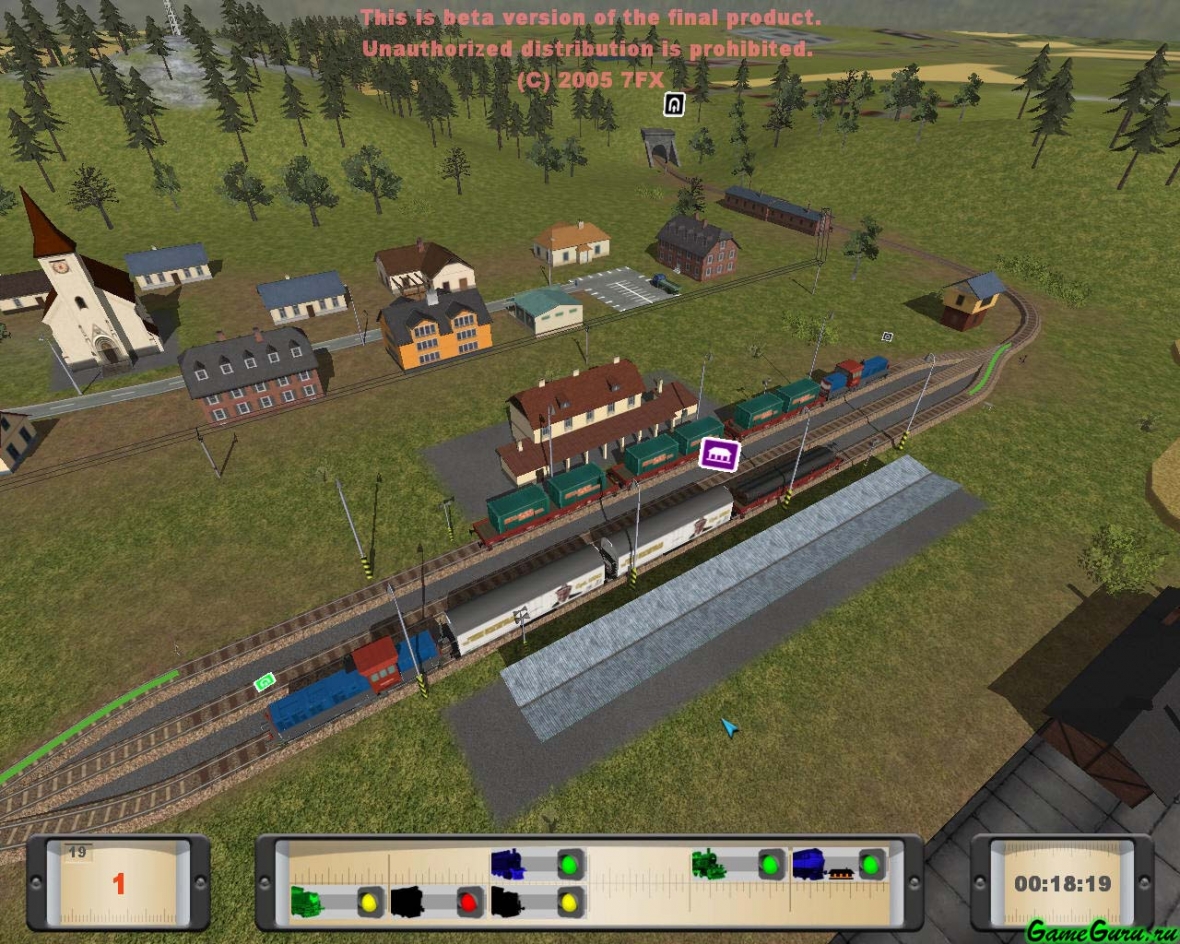Select the purple station marker icon
The height and width of the screenshot is (944, 1180).
click(x=719, y=455)
